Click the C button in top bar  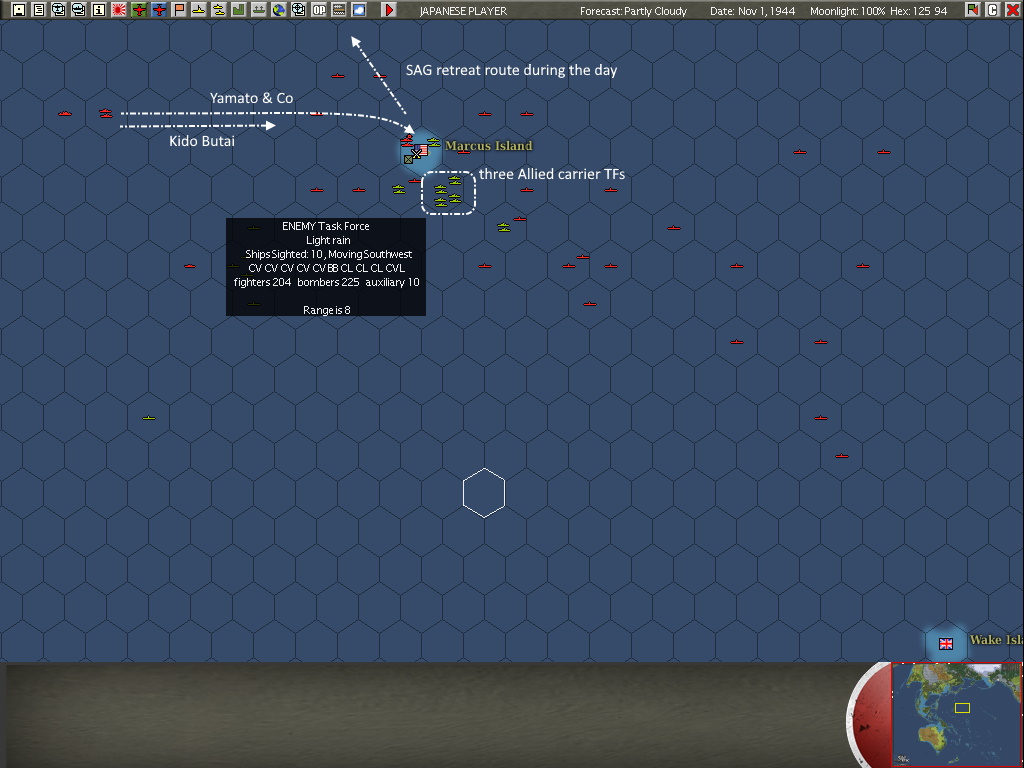point(993,10)
